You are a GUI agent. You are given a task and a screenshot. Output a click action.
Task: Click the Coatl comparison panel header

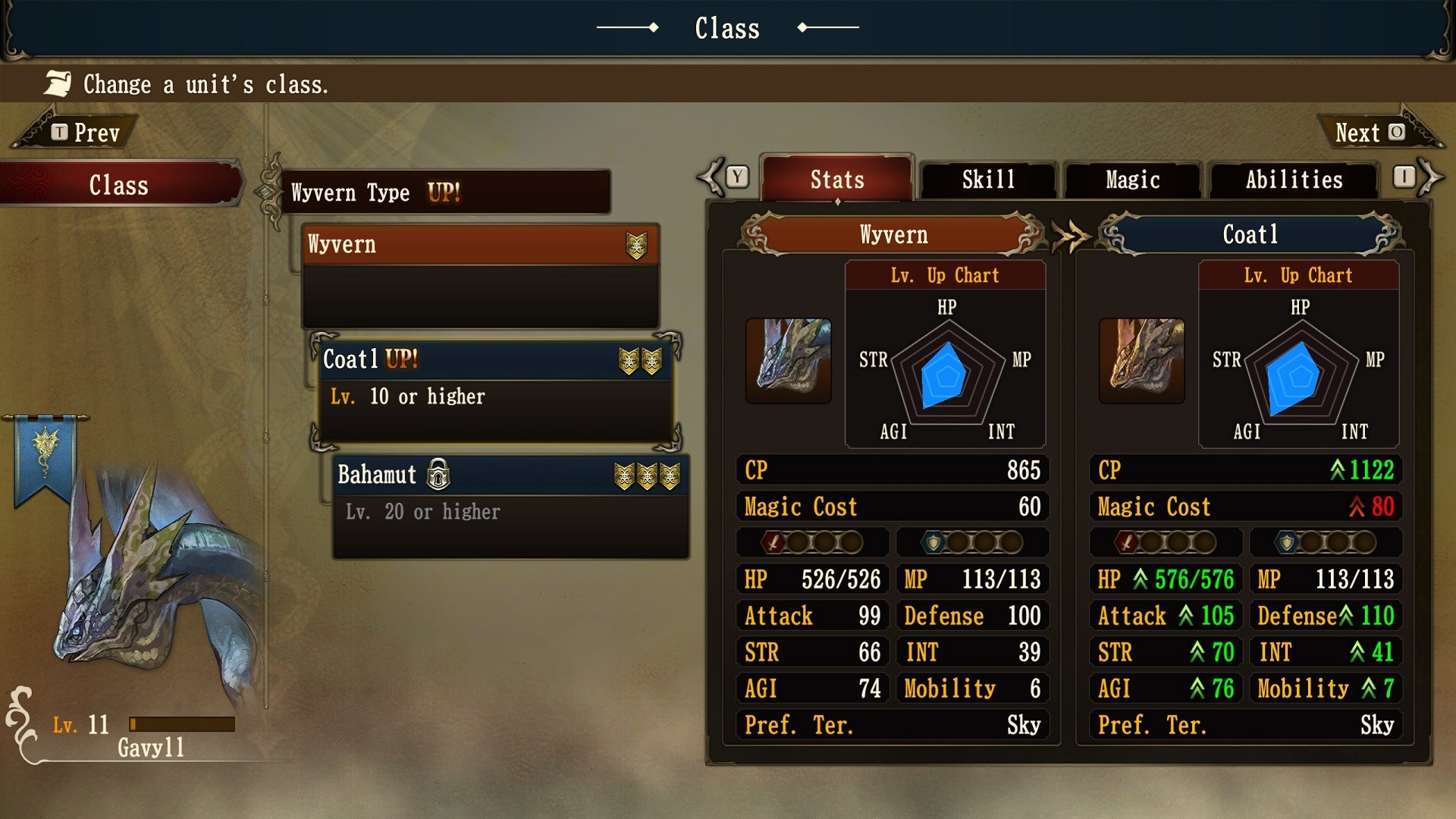pos(1250,234)
